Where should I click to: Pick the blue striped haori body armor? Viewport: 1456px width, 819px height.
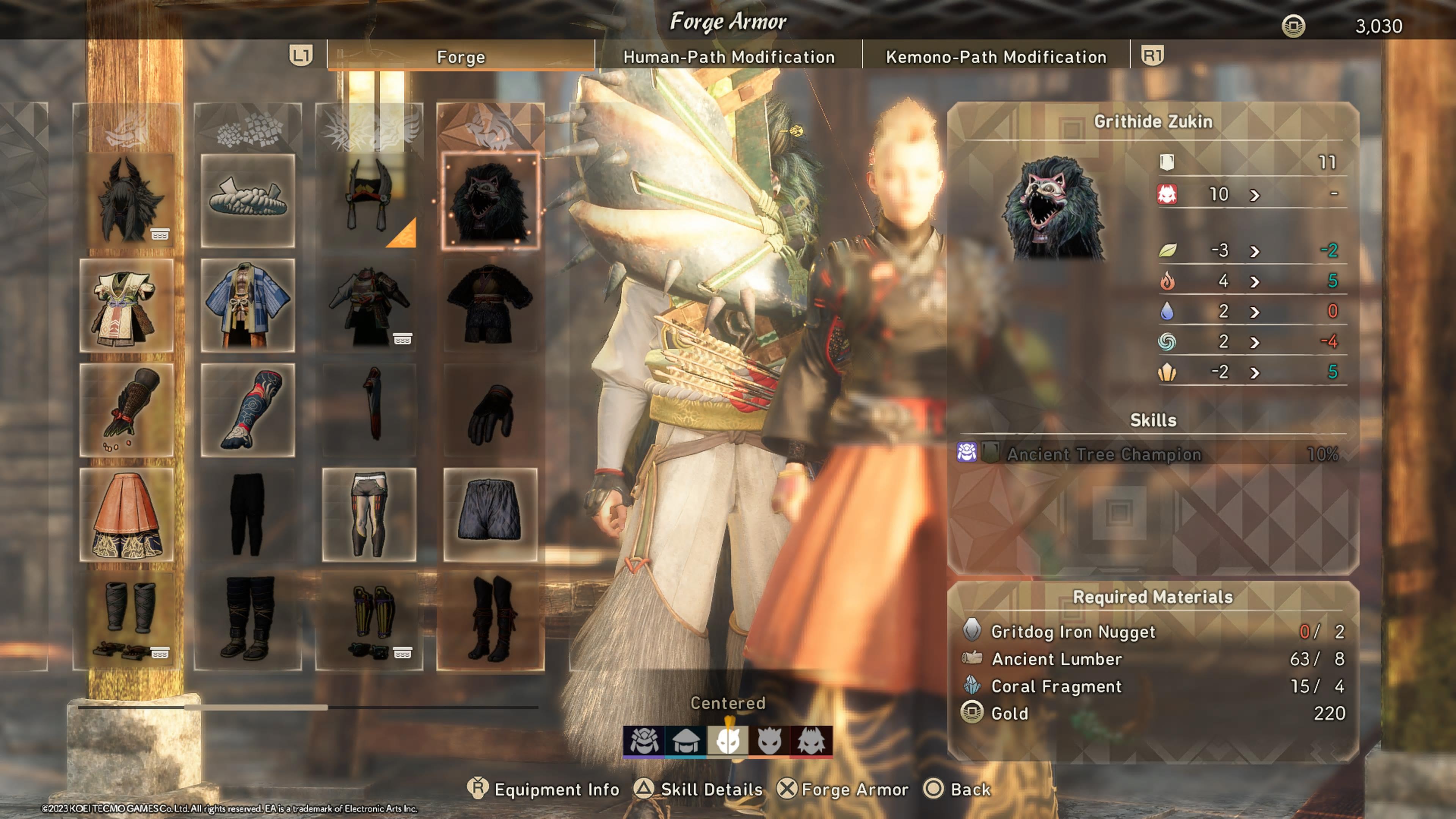tap(248, 305)
